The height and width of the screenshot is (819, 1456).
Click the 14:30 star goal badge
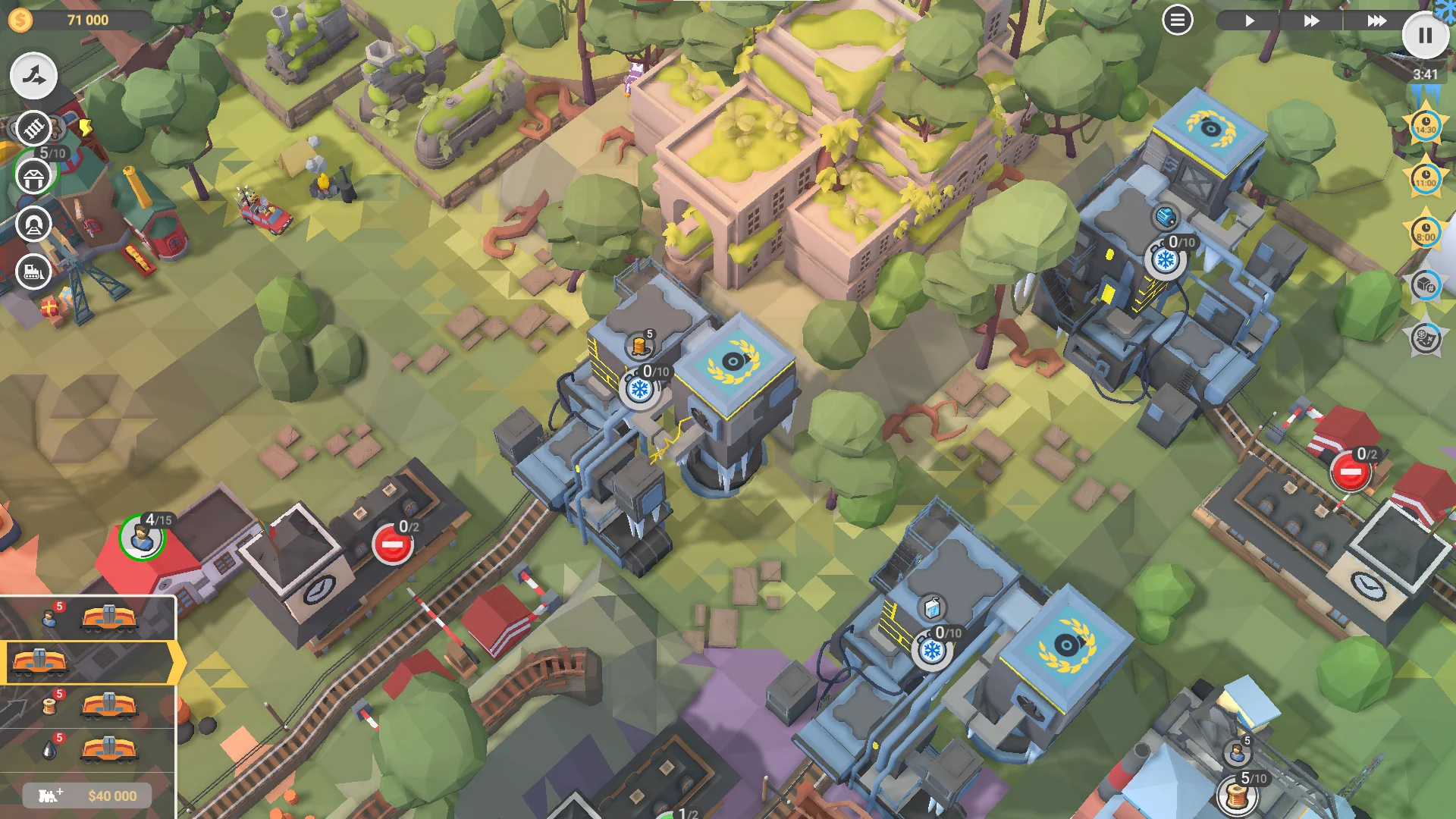click(1426, 127)
